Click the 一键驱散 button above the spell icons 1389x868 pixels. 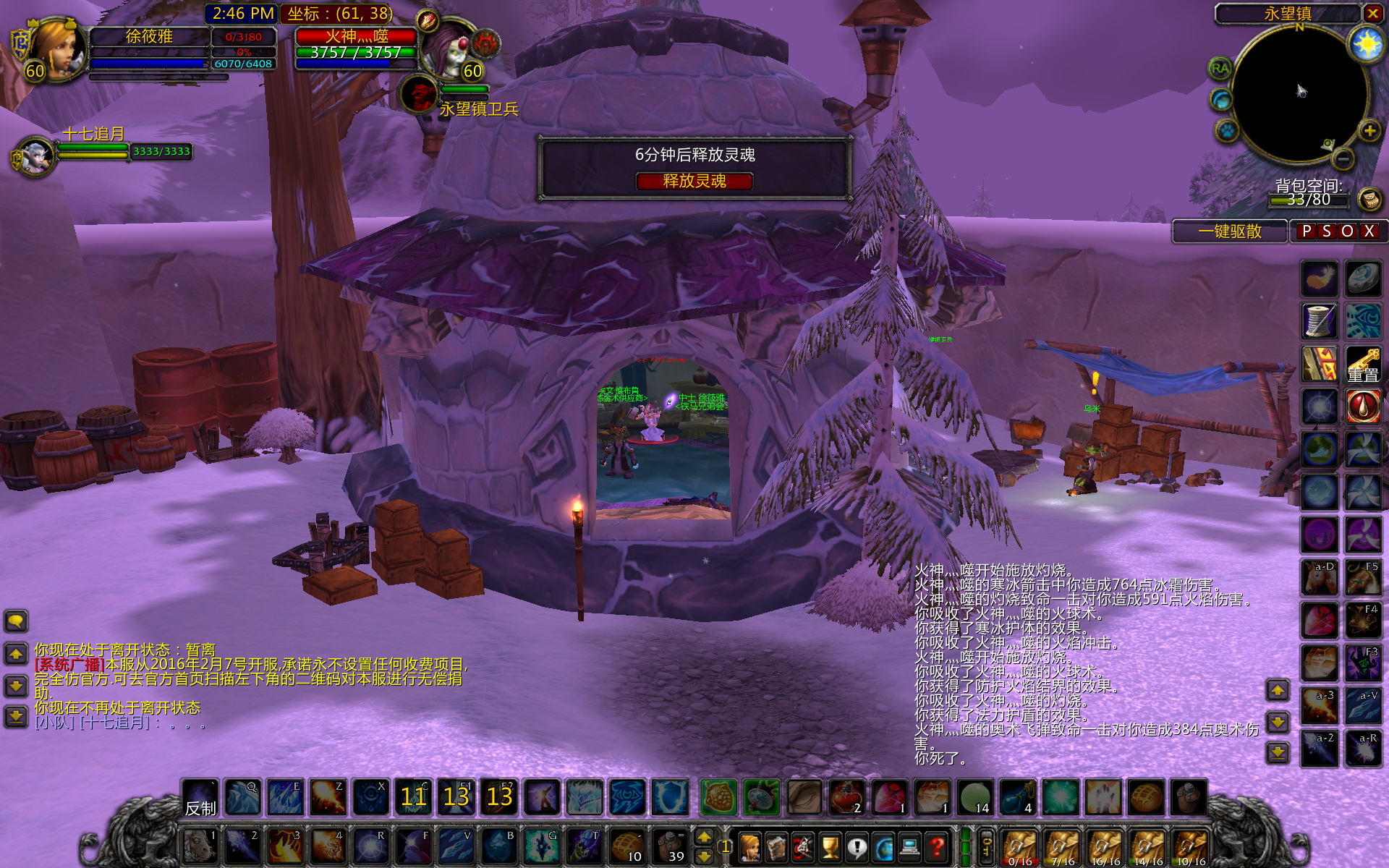coord(1230,231)
